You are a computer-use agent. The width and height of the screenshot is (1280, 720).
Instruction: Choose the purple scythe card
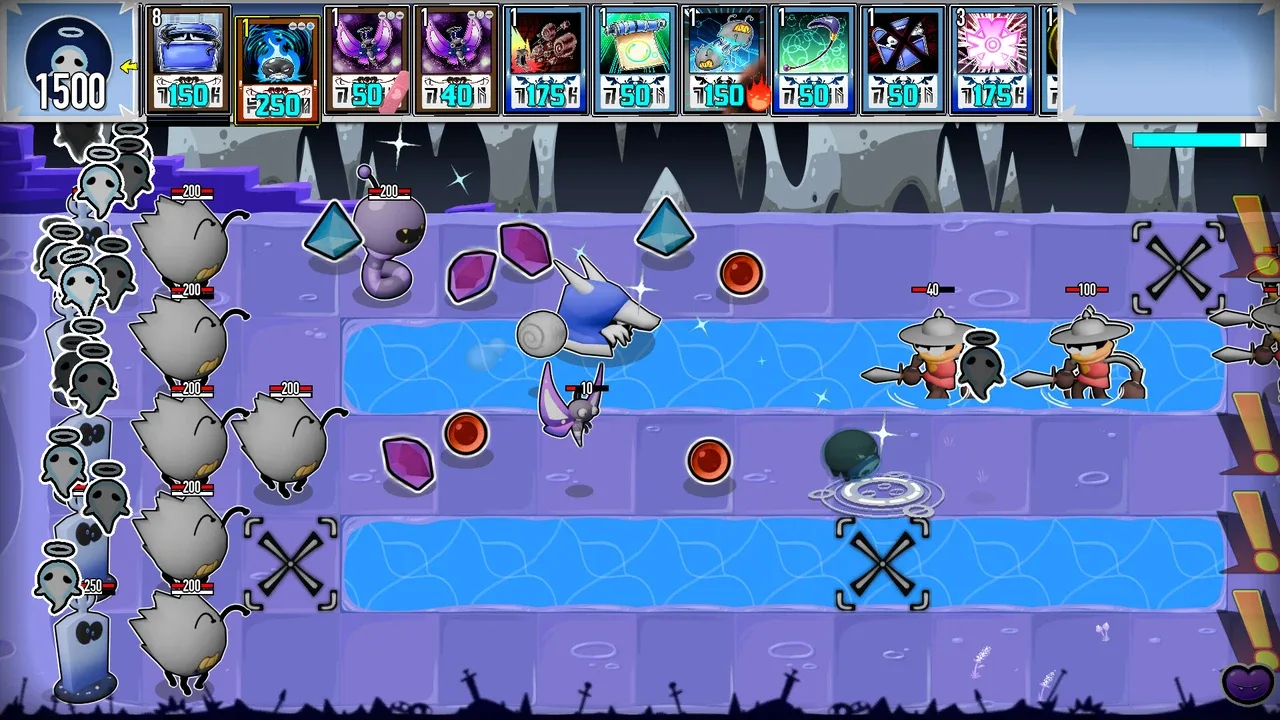(x=813, y=59)
